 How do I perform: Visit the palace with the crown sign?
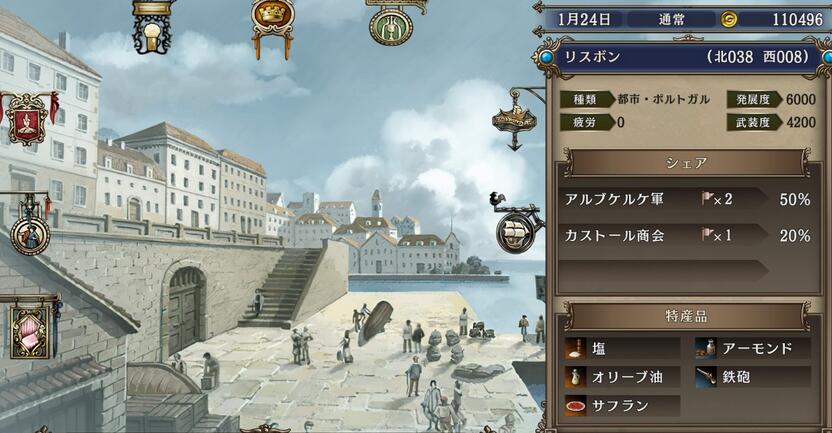[x=271, y=16]
